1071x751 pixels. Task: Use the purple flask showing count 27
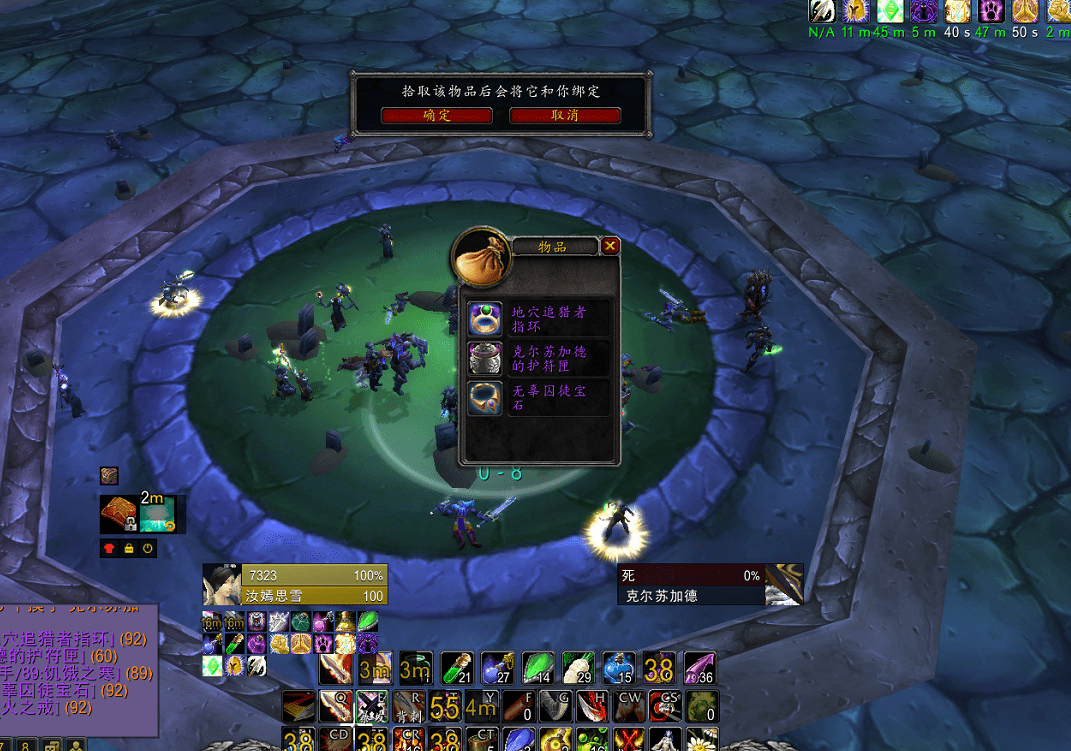click(x=497, y=668)
